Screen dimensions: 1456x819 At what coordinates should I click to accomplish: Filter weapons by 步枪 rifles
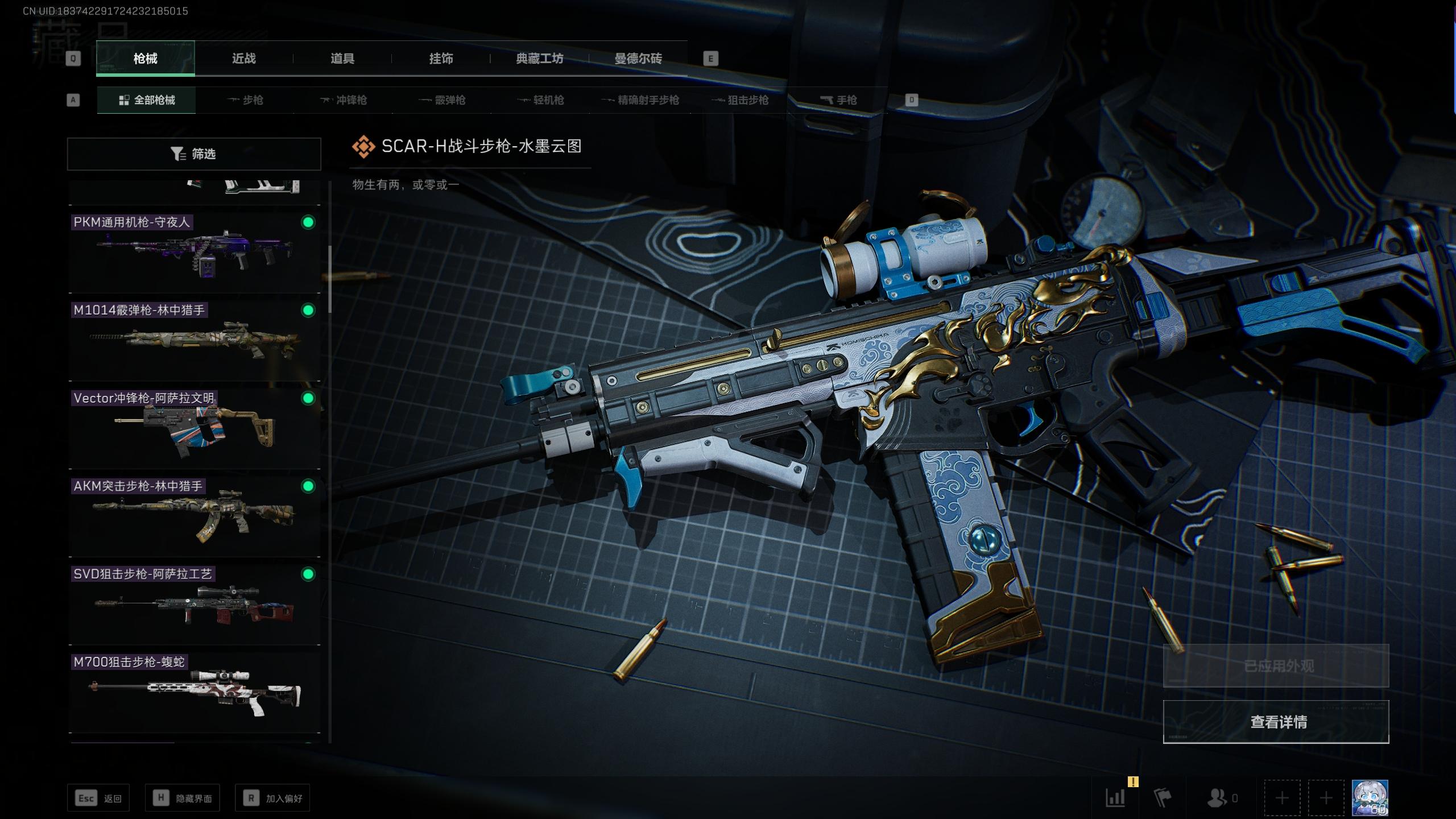pyautogui.click(x=245, y=100)
